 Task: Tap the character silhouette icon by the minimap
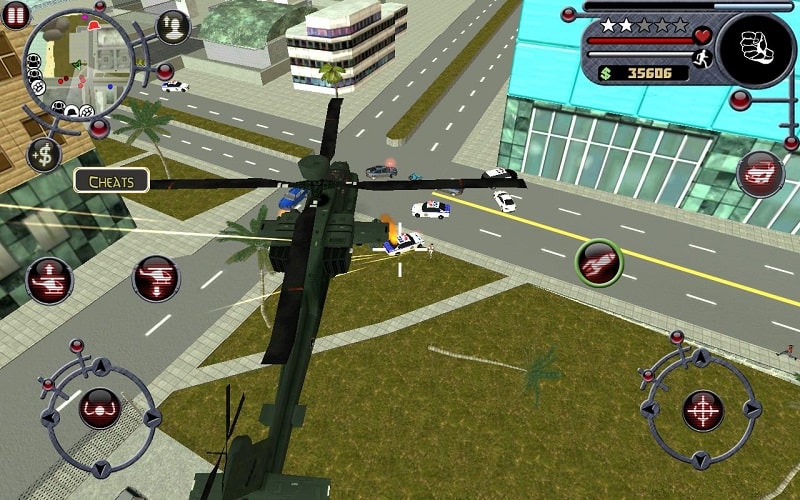(172, 26)
